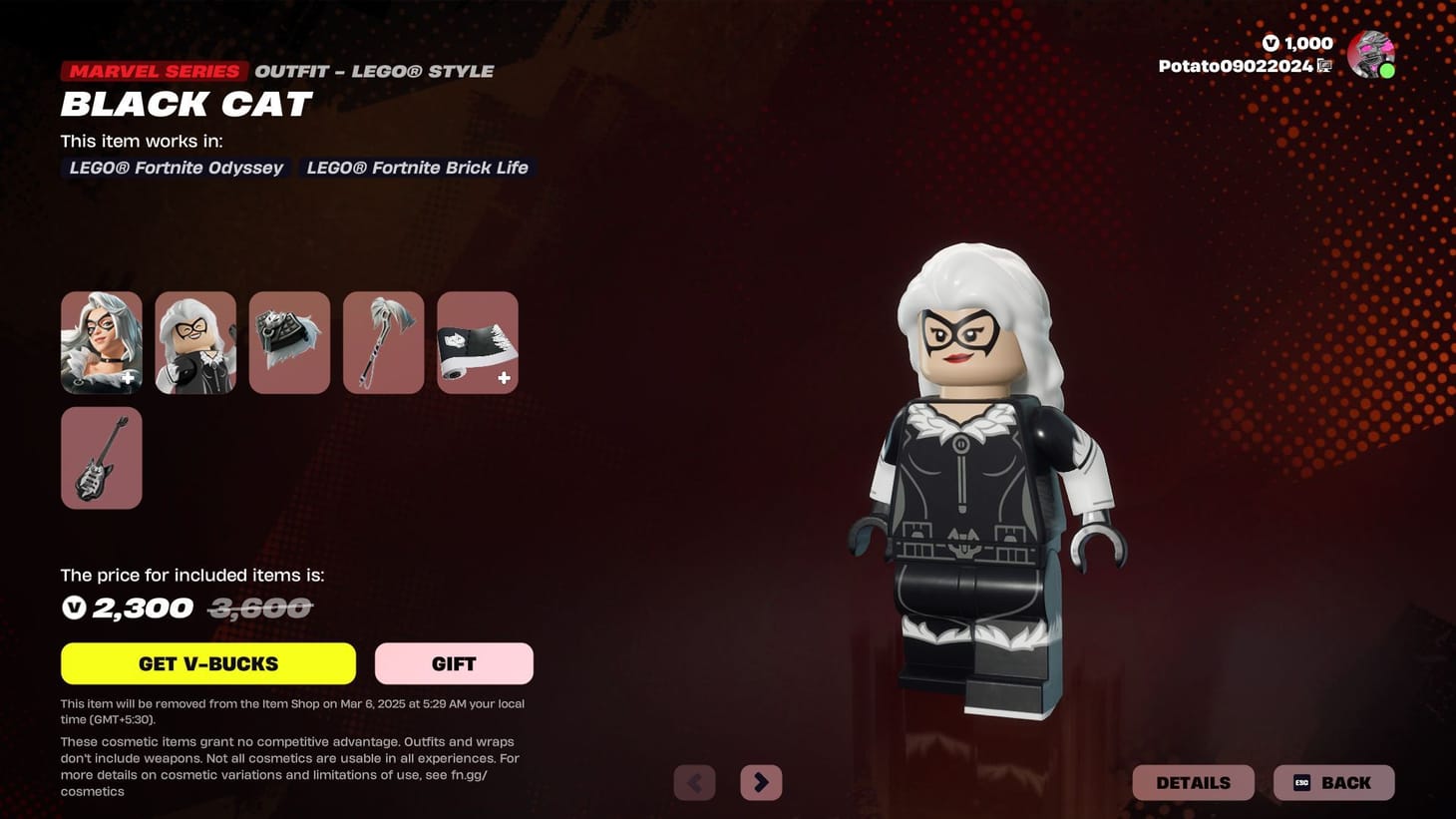
Task: Toggle the plus on the outfit thumbnail
Action: coord(128,378)
